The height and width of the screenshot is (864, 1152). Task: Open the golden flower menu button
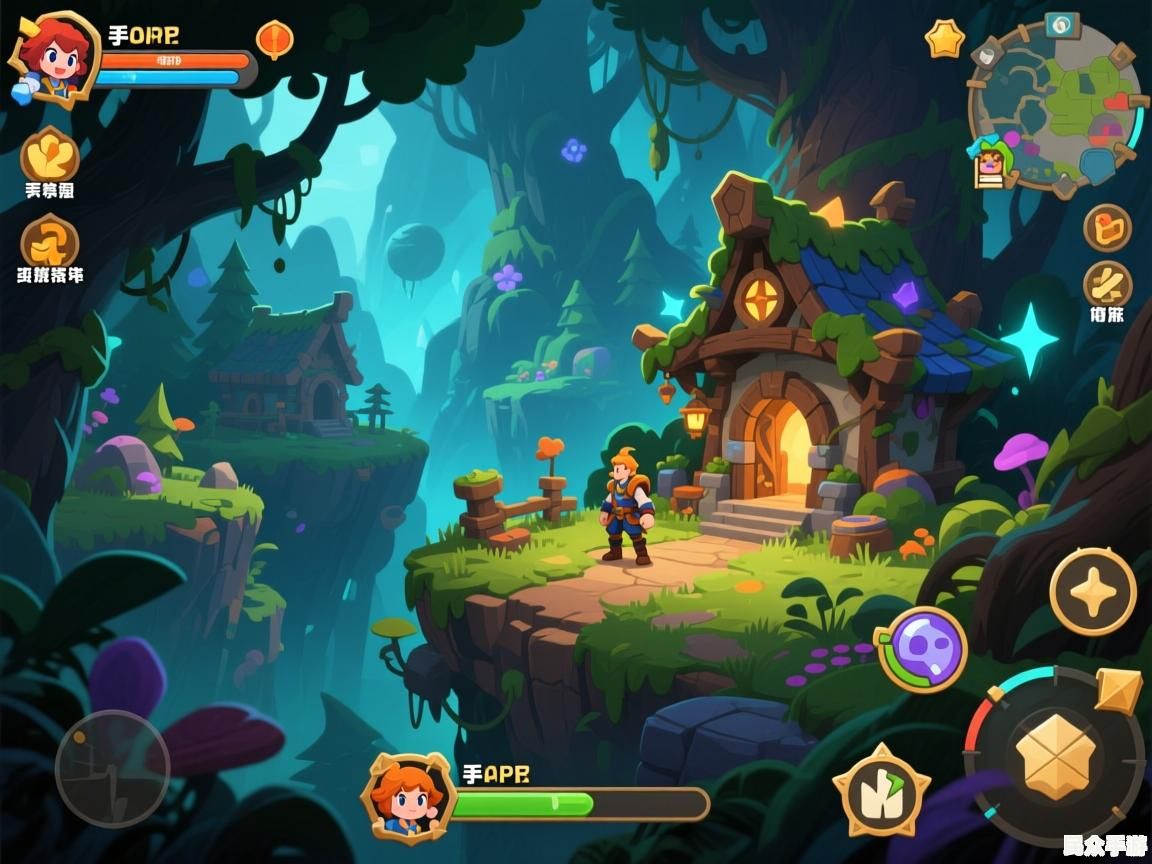tap(50, 155)
